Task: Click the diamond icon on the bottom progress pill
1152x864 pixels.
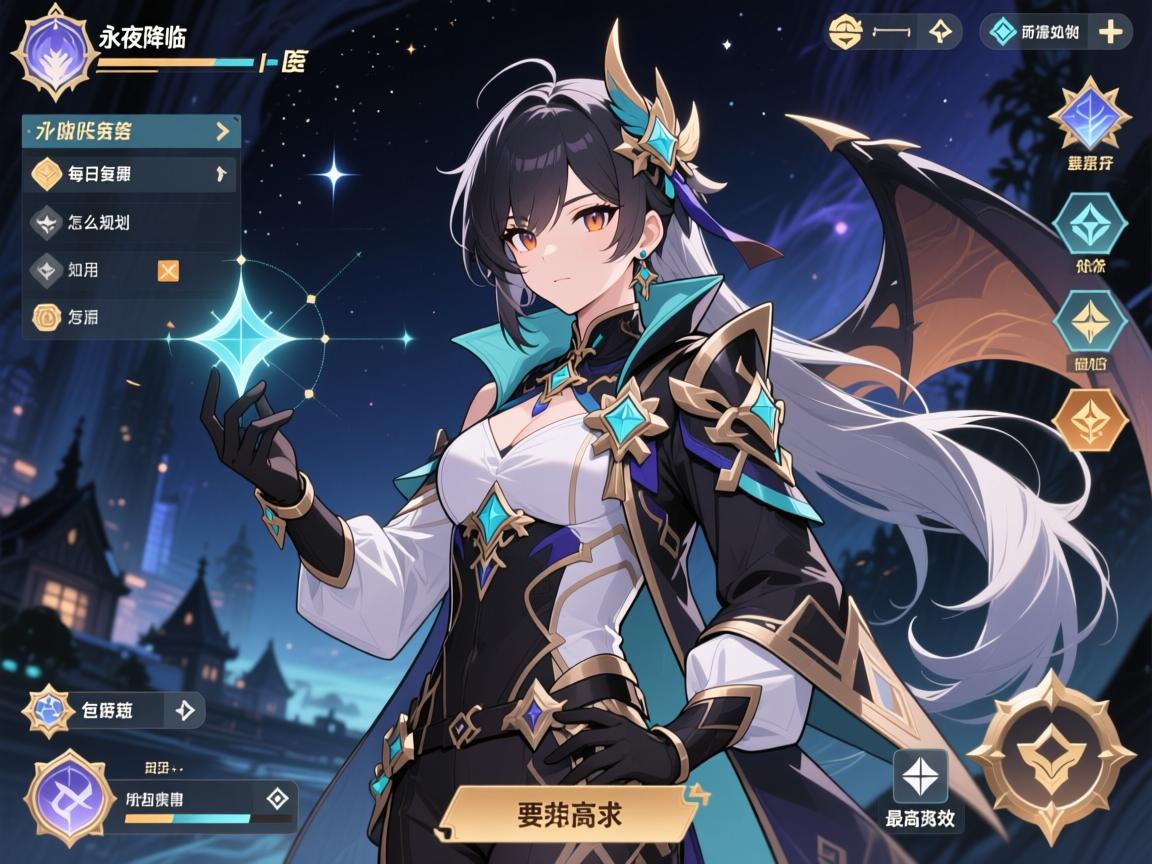Action: (277, 797)
